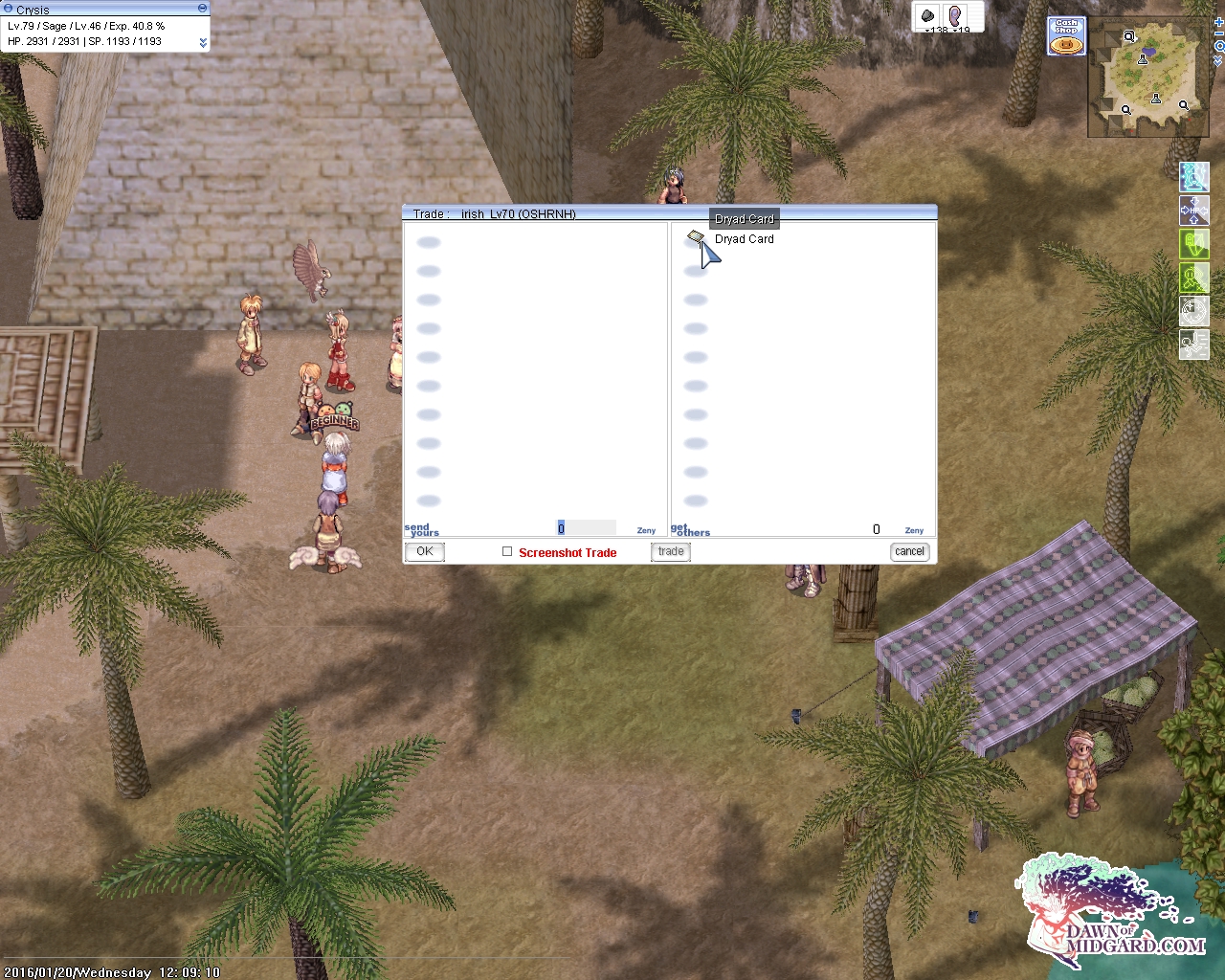Click the running character icon in sidebar
This screenshot has height=980, width=1225.
click(1193, 343)
